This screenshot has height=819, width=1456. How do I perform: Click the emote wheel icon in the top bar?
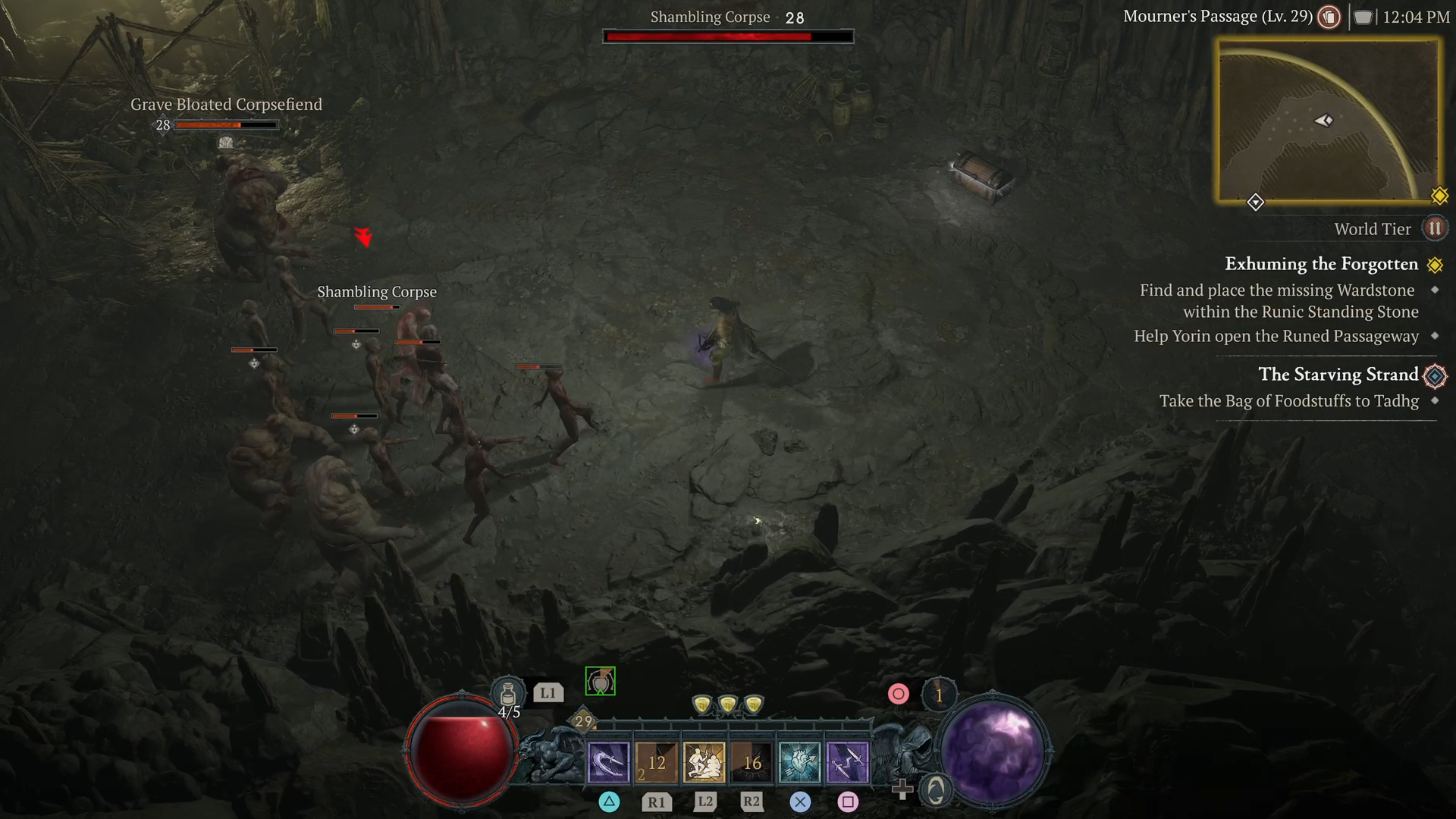click(x=1328, y=17)
